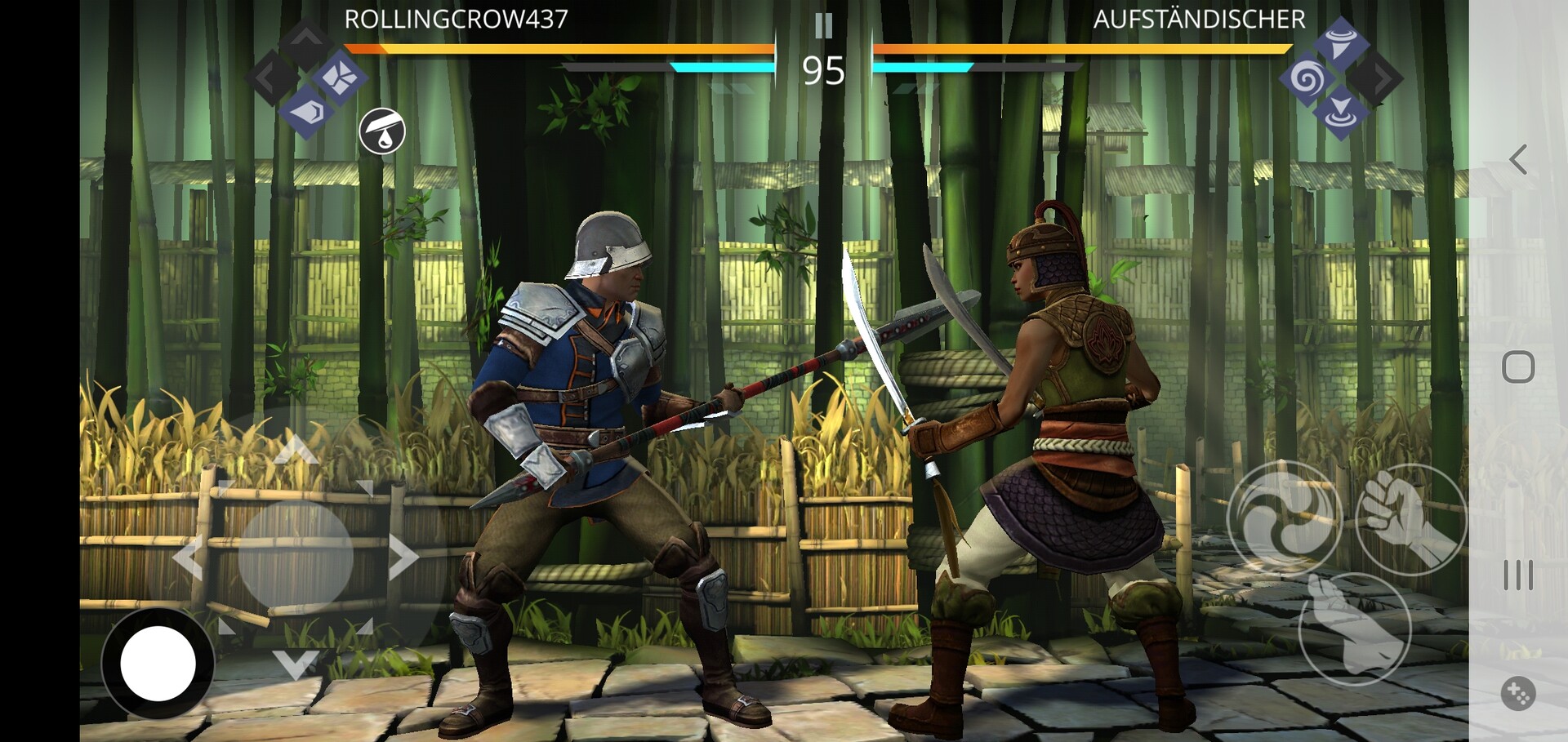1568x742 pixels.
Task: Pause the fight with the pause button
Action: click(823, 26)
